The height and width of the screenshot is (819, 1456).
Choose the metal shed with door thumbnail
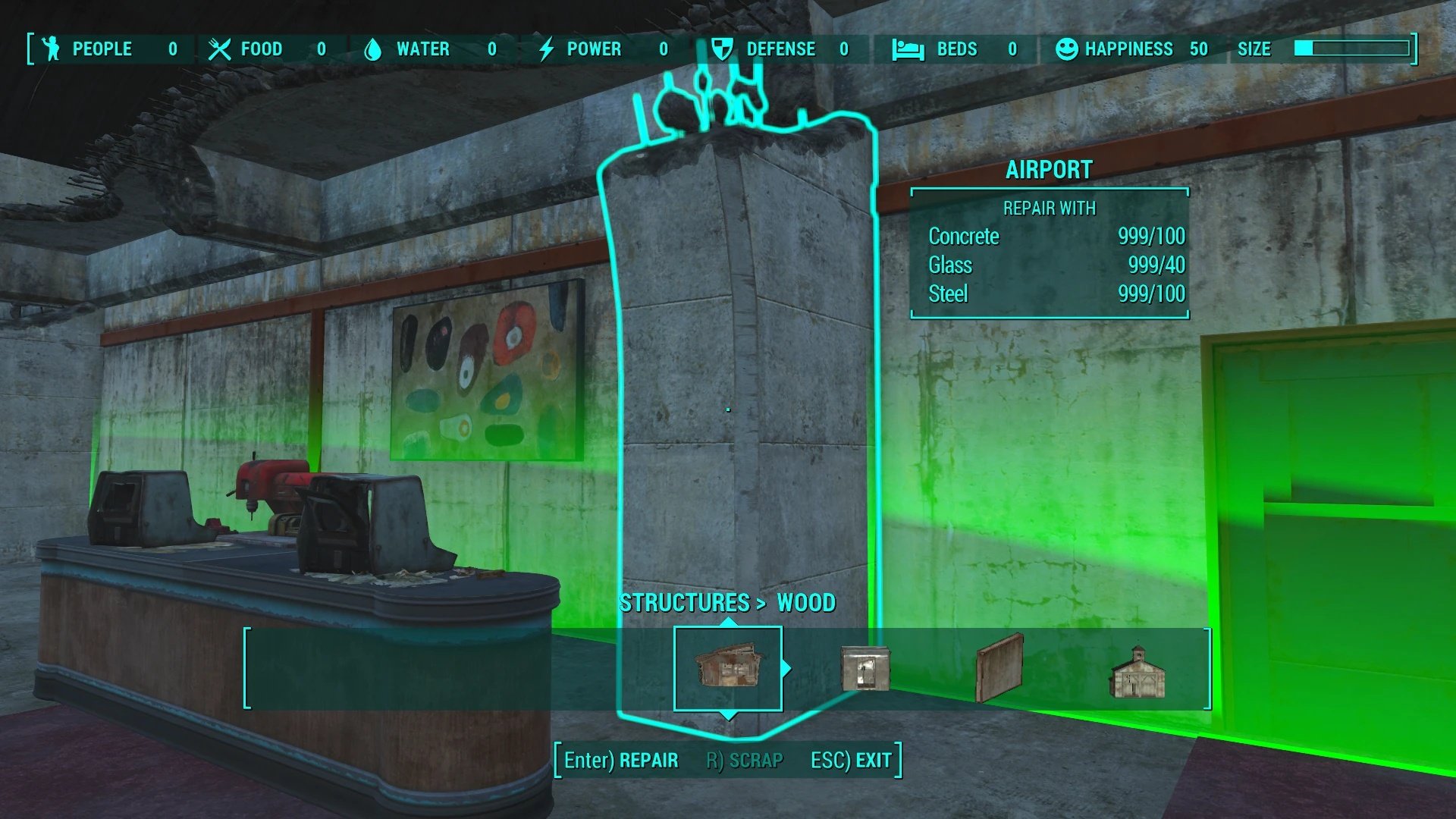click(x=865, y=668)
